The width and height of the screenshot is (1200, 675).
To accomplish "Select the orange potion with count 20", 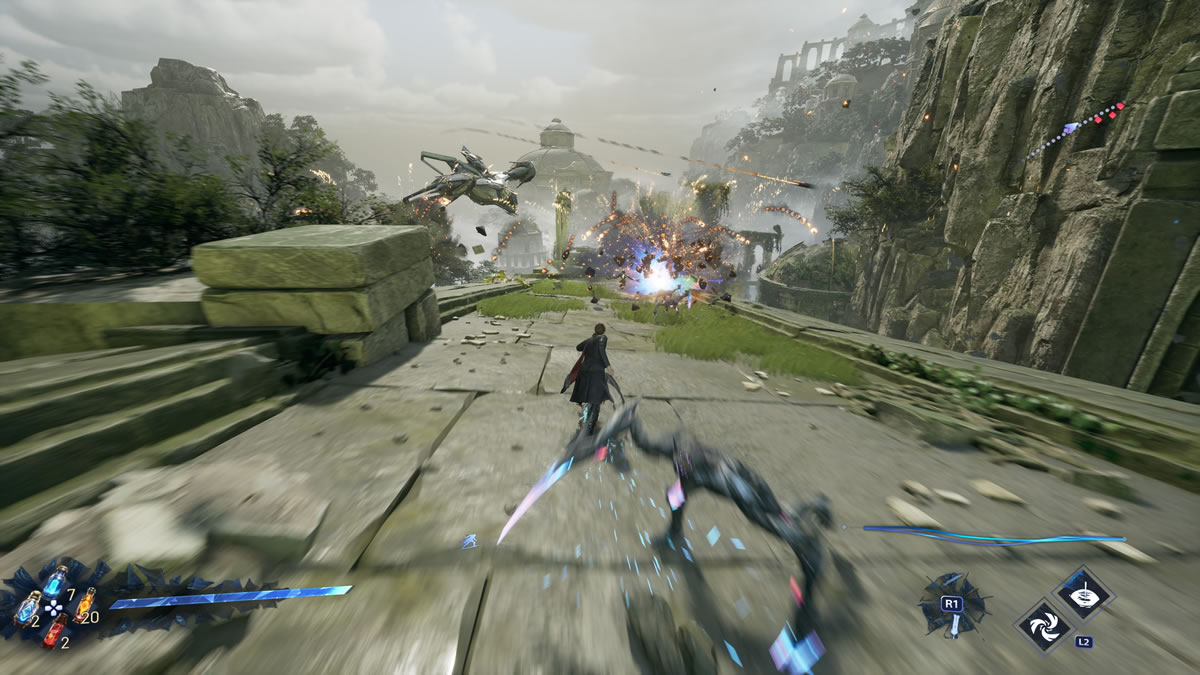I will [85, 603].
